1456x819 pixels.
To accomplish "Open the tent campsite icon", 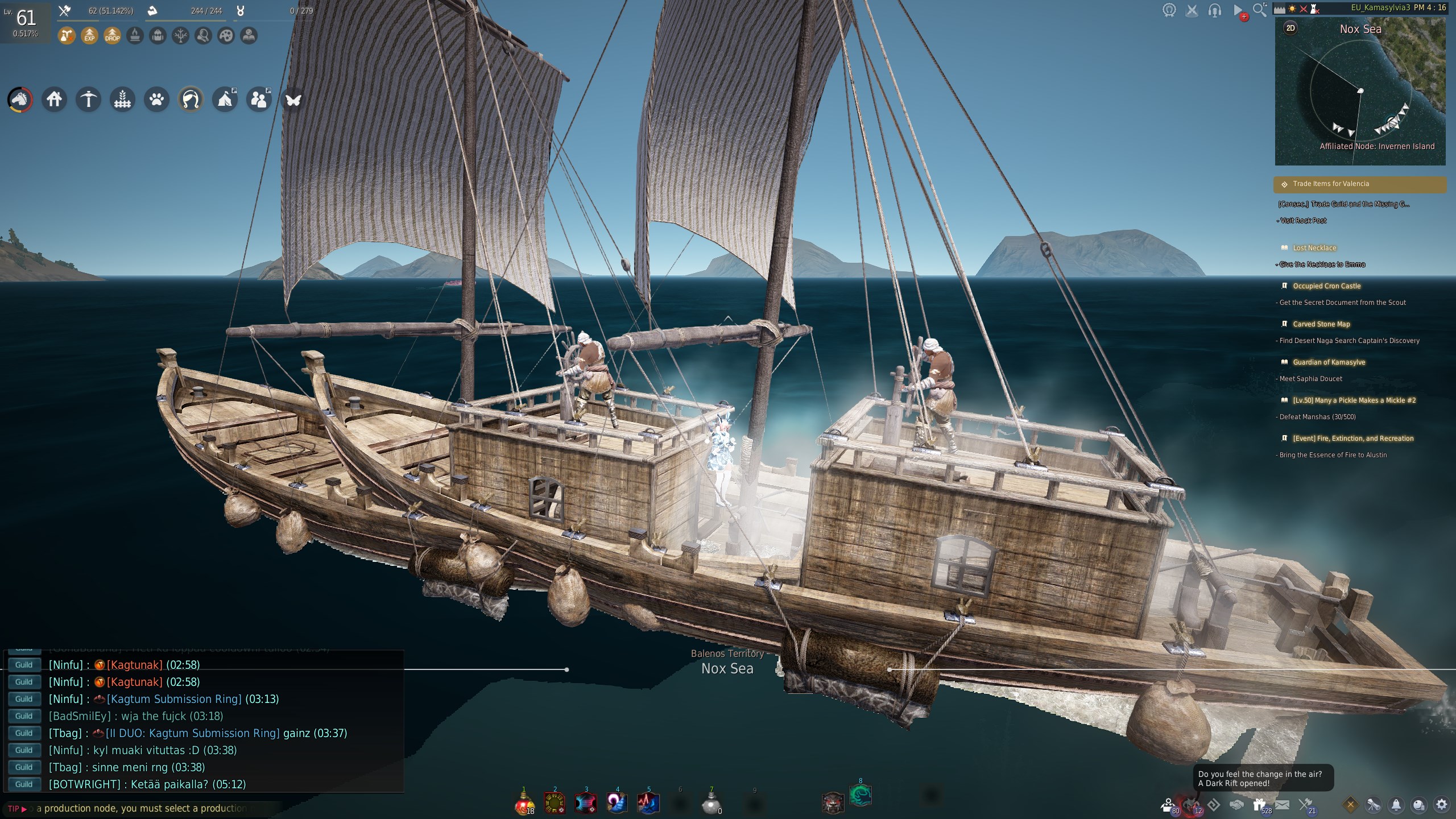I will tap(225, 100).
